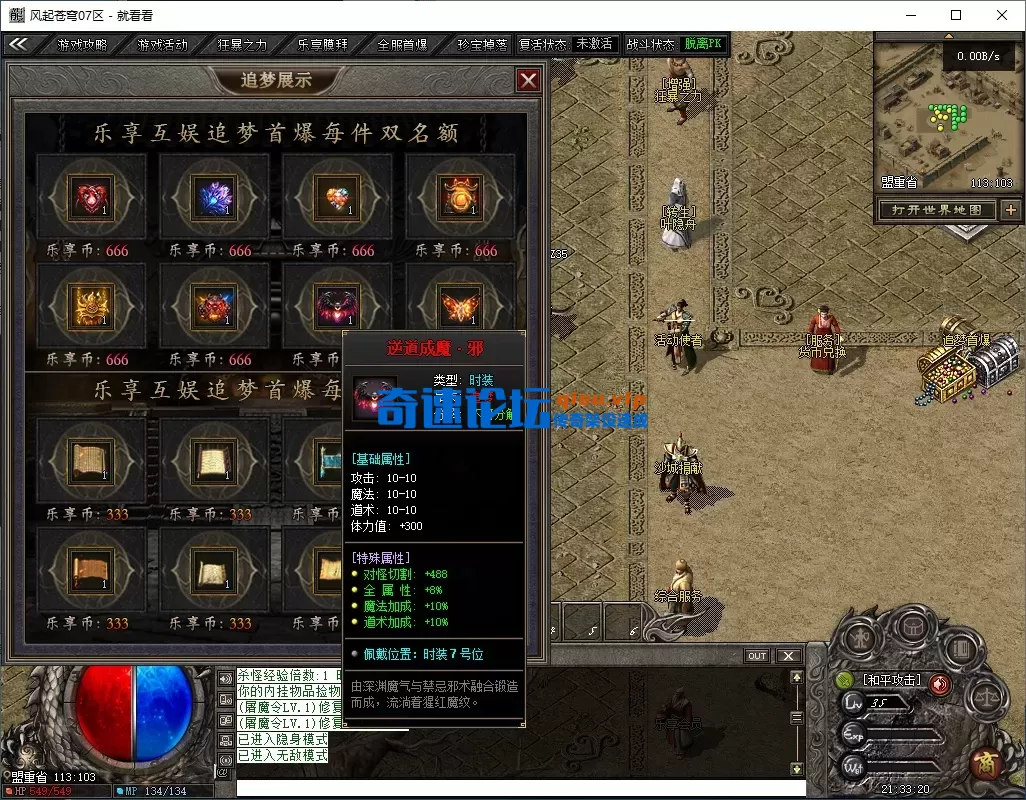The height and width of the screenshot is (800, 1026).
Task: Open the 乐享膜拜 menu entry
Action: pos(322,45)
